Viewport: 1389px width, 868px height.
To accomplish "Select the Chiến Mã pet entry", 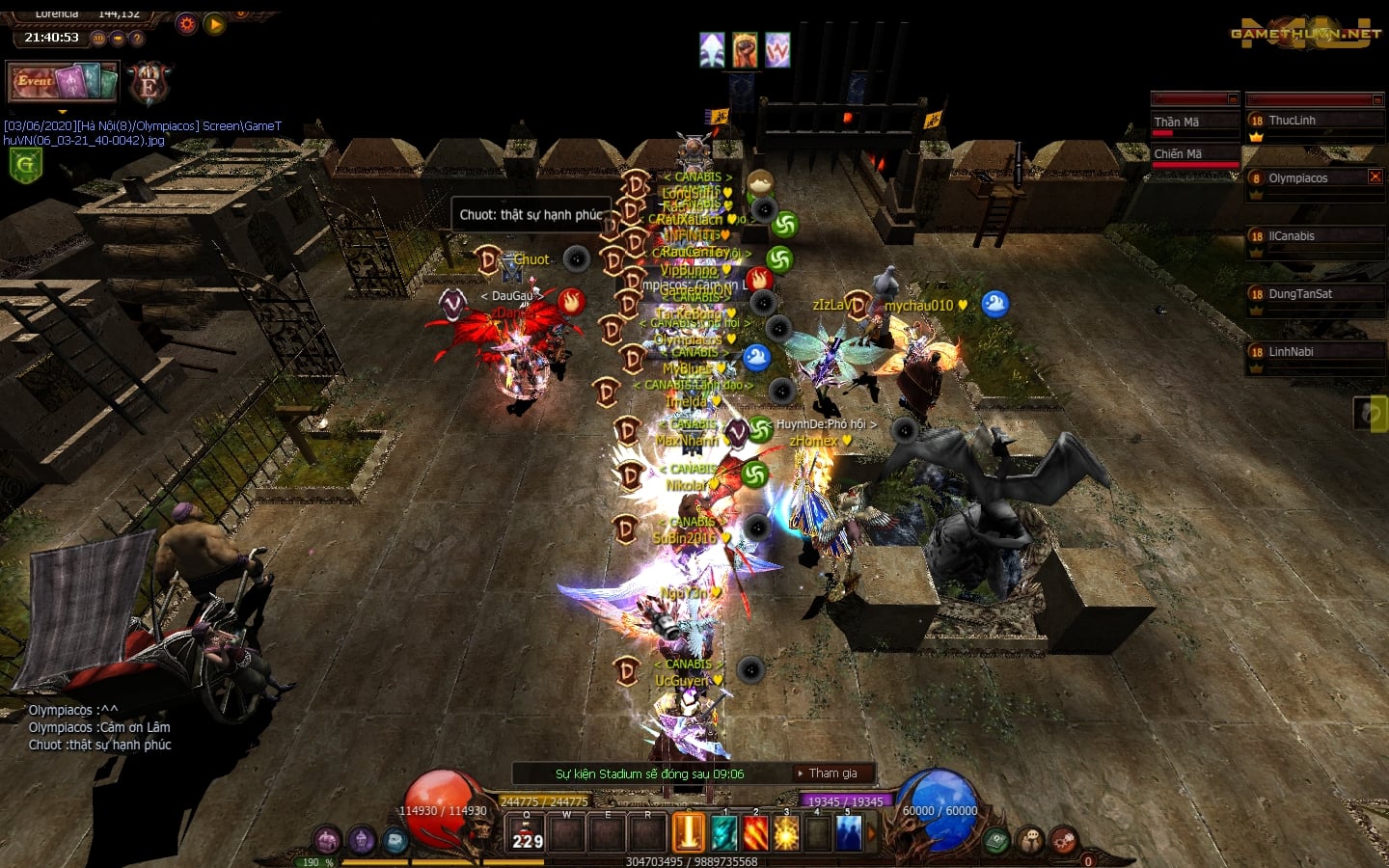I will click(1194, 154).
